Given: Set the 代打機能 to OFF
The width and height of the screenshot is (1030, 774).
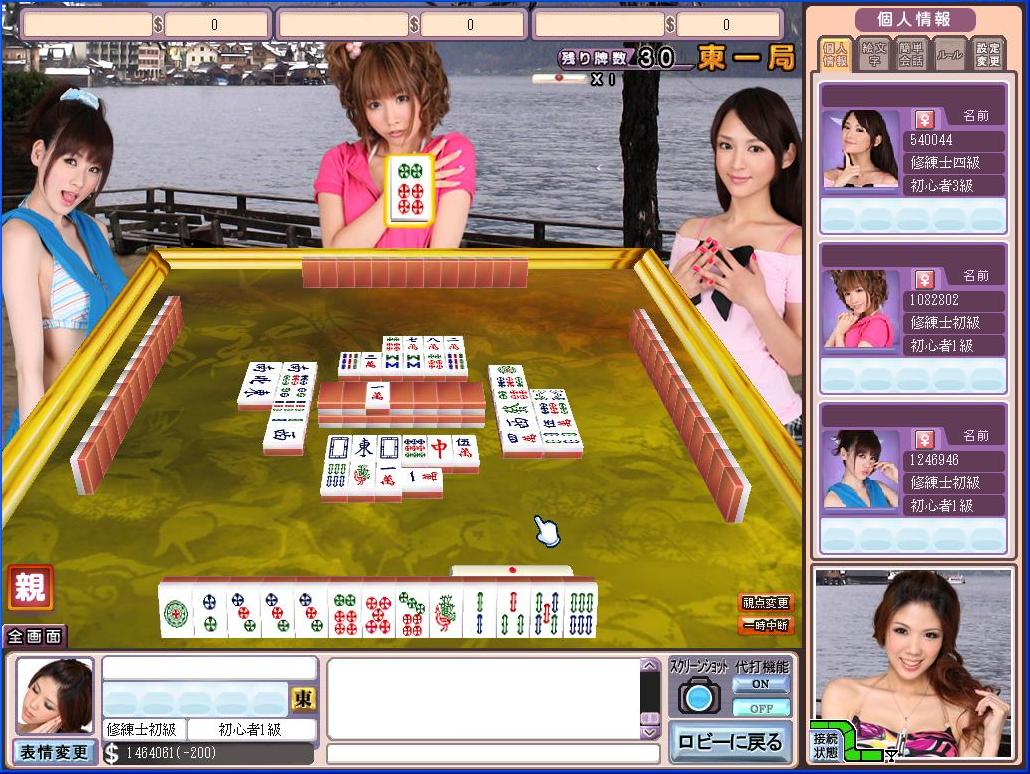Looking at the screenshot, I should (760, 708).
